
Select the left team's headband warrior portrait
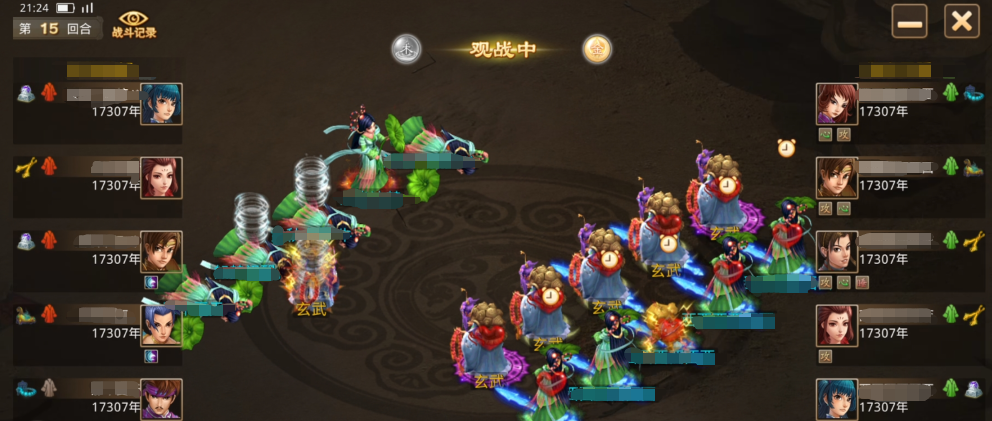coord(161,252)
